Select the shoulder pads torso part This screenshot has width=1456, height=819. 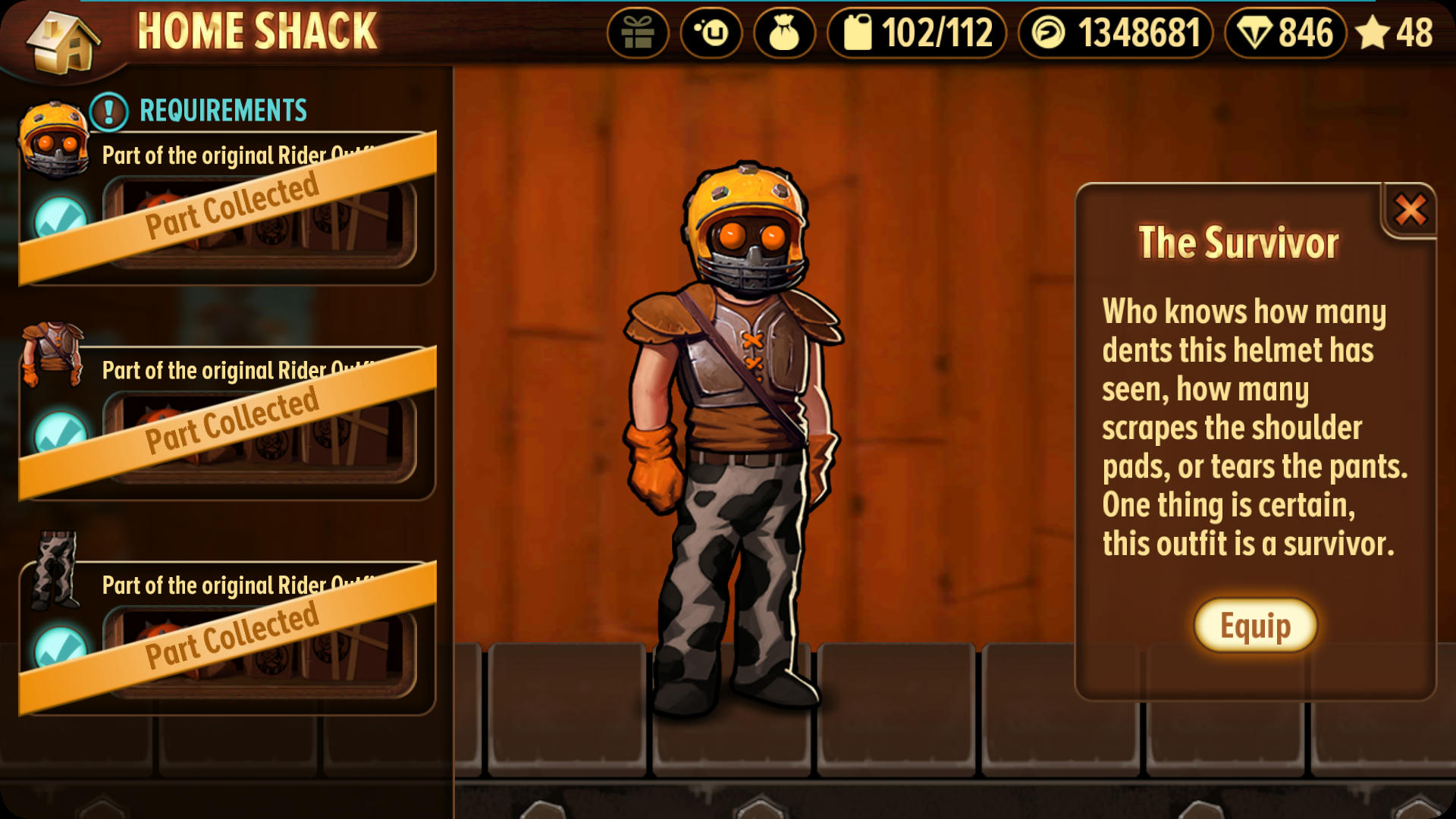(52, 354)
